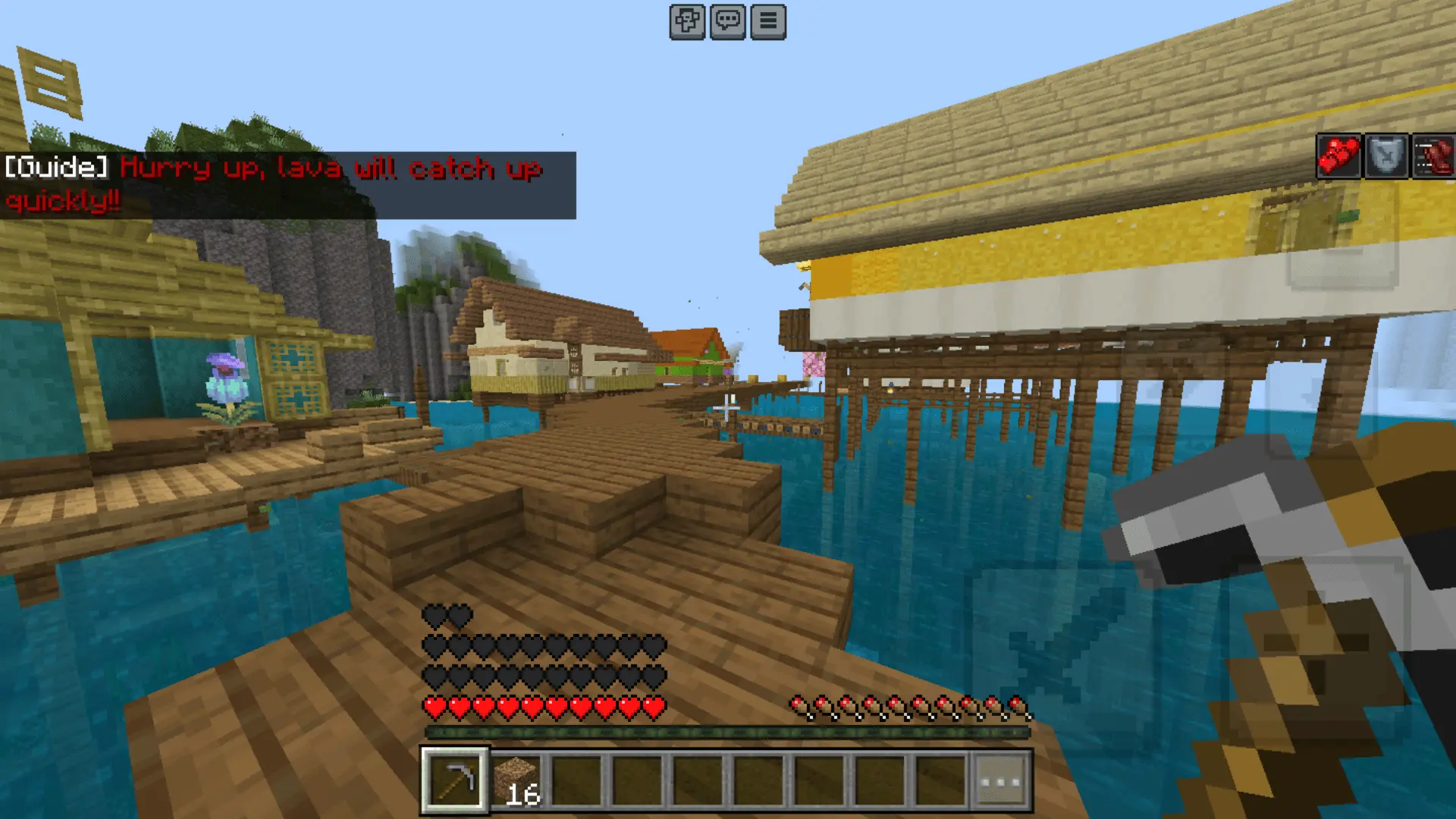
Task: Click the red hearts status effect icon
Action: tap(1338, 157)
